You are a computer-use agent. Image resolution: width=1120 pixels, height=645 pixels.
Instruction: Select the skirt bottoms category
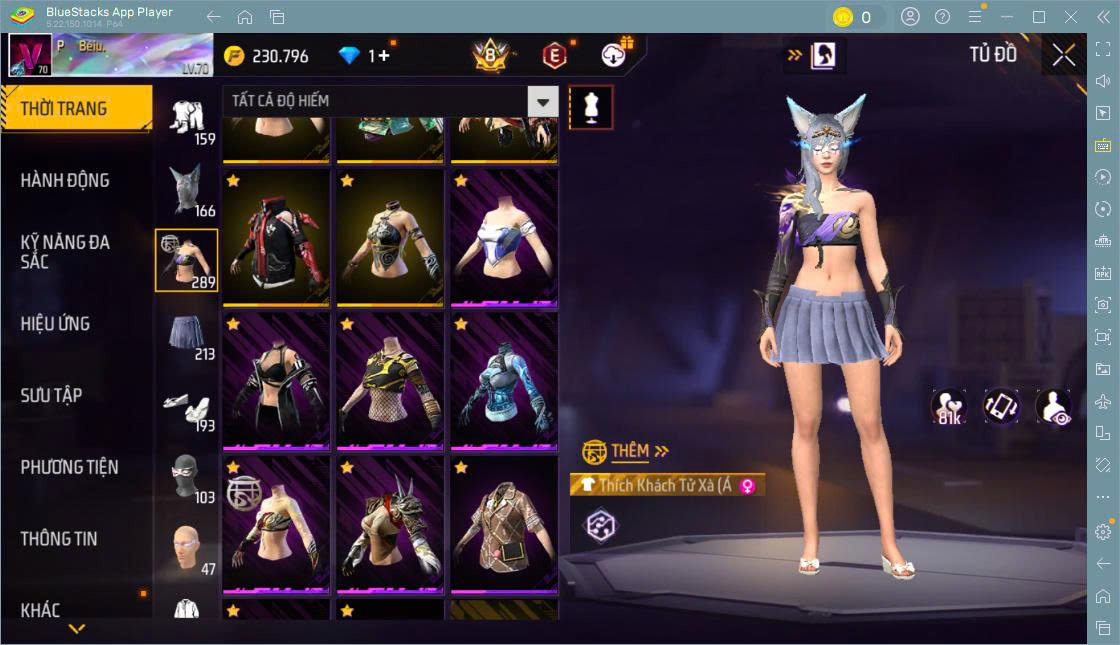pos(187,334)
